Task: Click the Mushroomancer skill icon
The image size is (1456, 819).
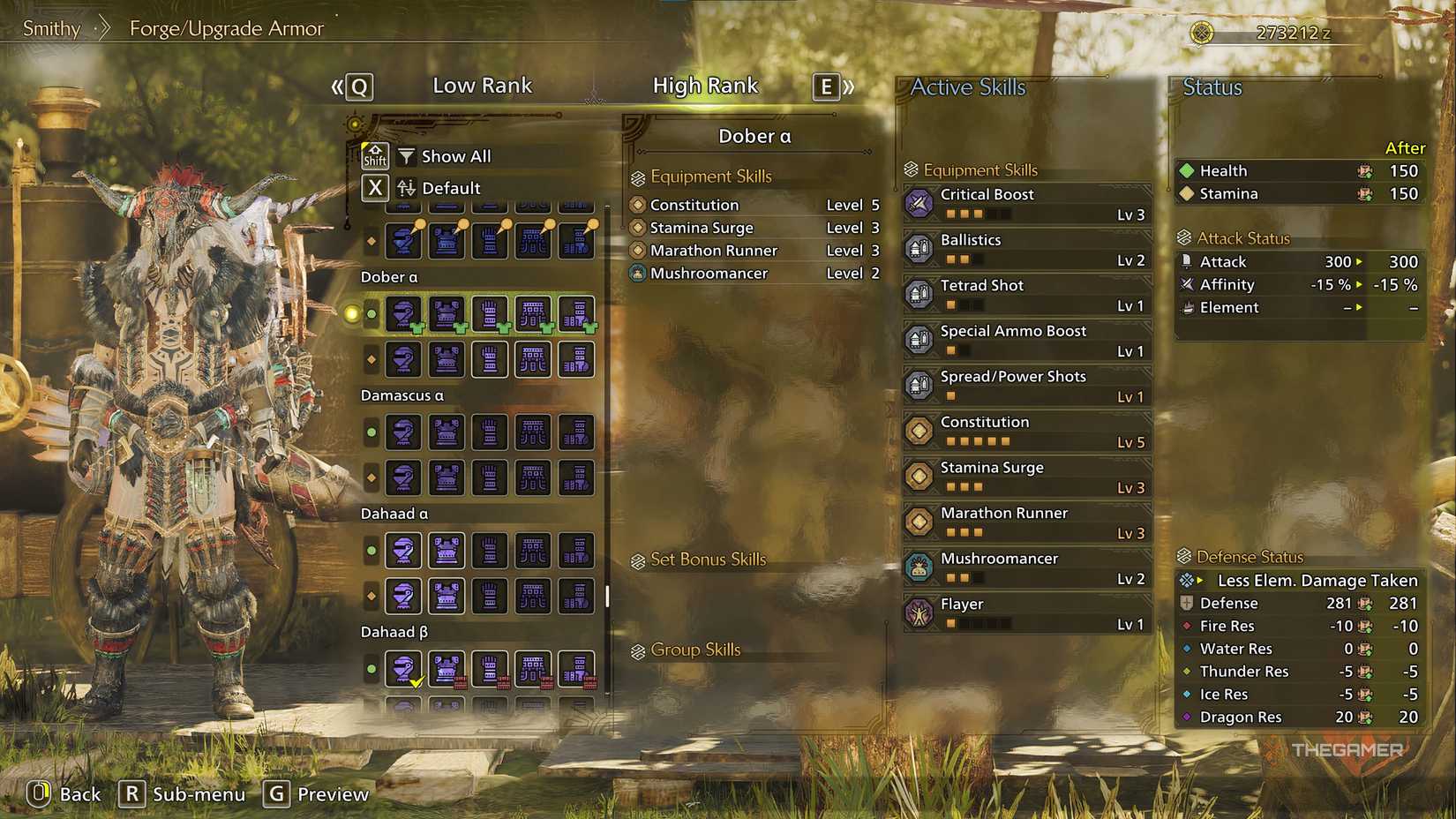Action: tap(919, 567)
